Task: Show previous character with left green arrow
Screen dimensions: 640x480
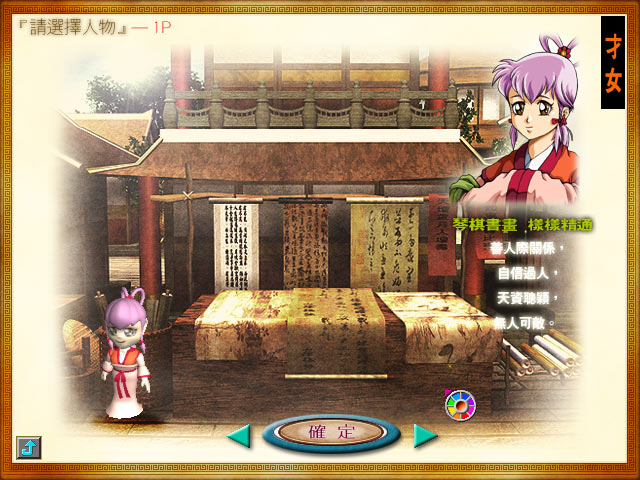Action: [238, 435]
